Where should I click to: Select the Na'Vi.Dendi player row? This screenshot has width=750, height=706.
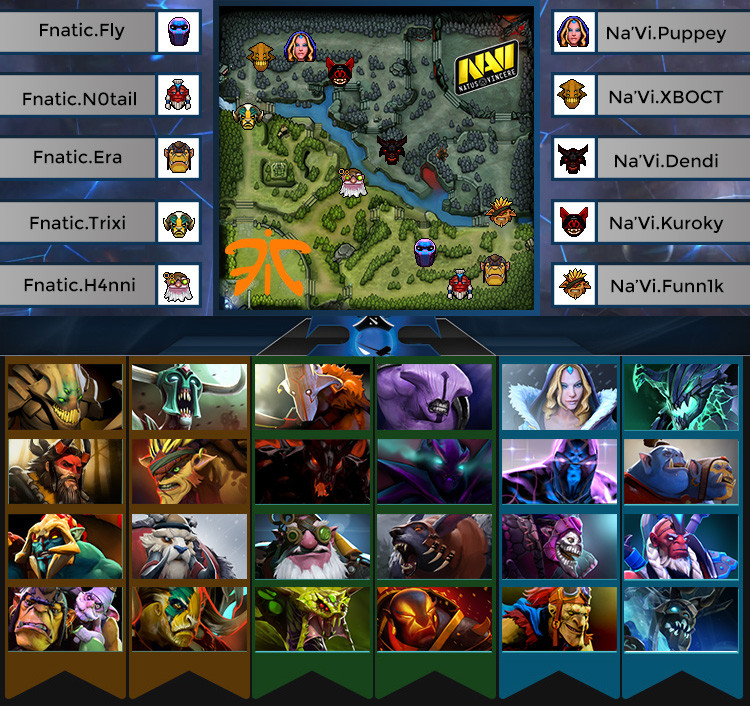click(666, 160)
